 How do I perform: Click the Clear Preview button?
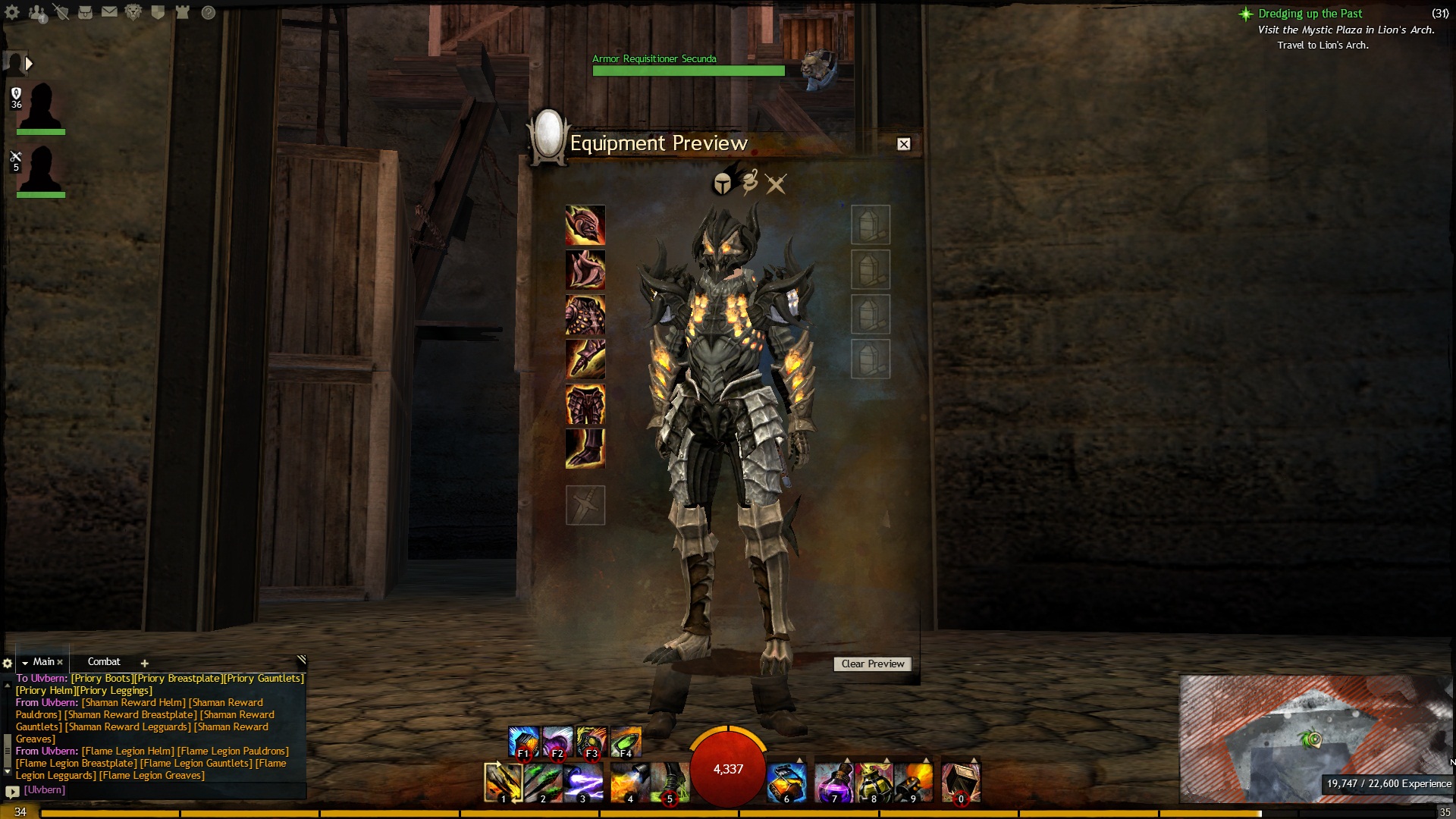[x=872, y=664]
